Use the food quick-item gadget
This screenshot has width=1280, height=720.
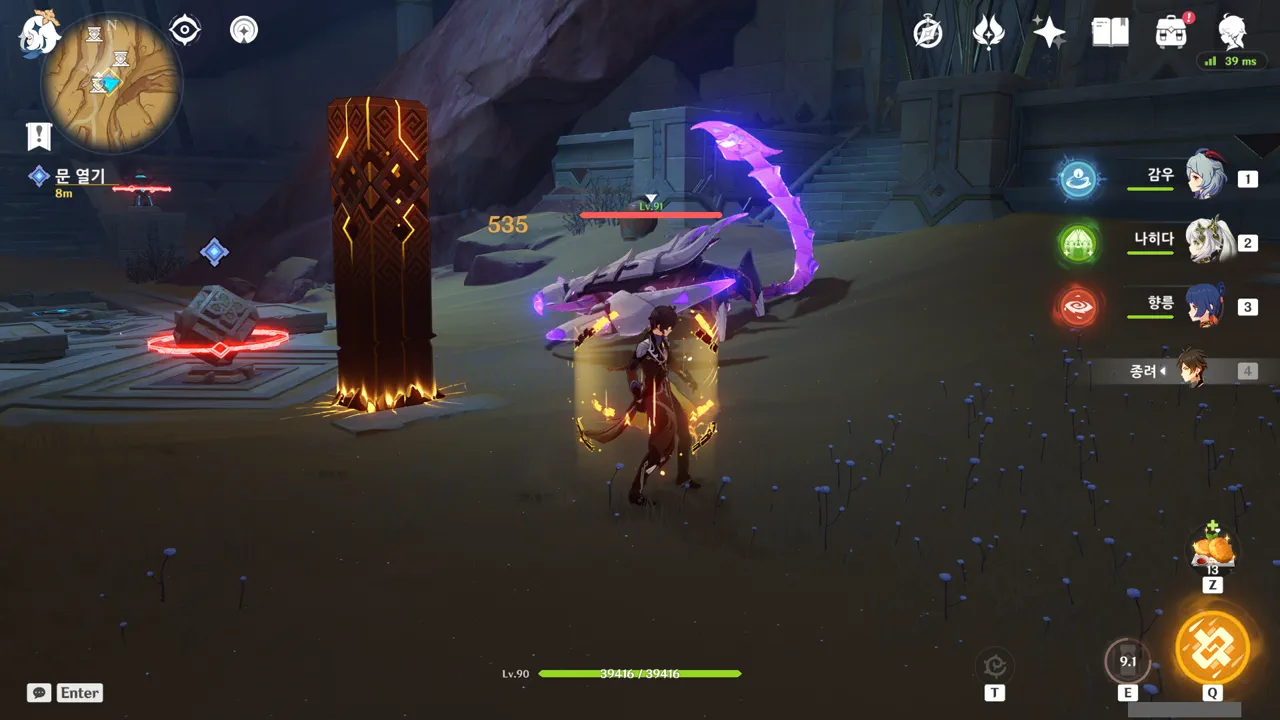point(1212,548)
